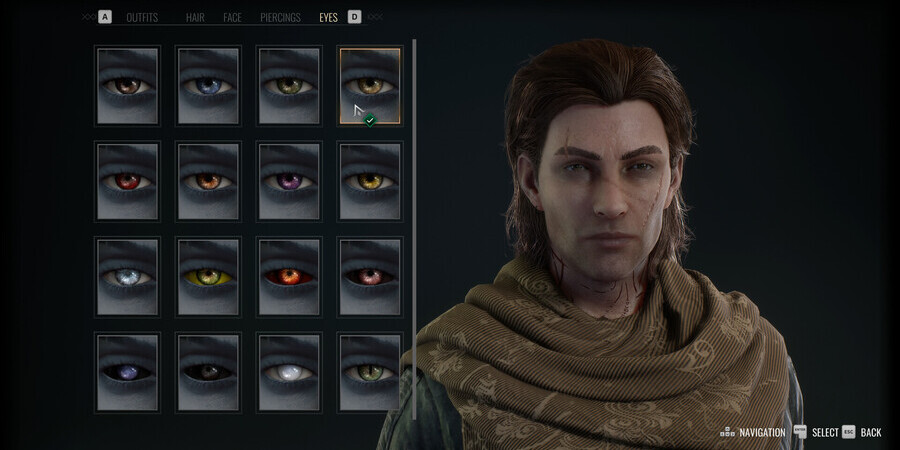The height and width of the screenshot is (450, 900).
Task: Choose the all-black eye option
Action: [208, 372]
